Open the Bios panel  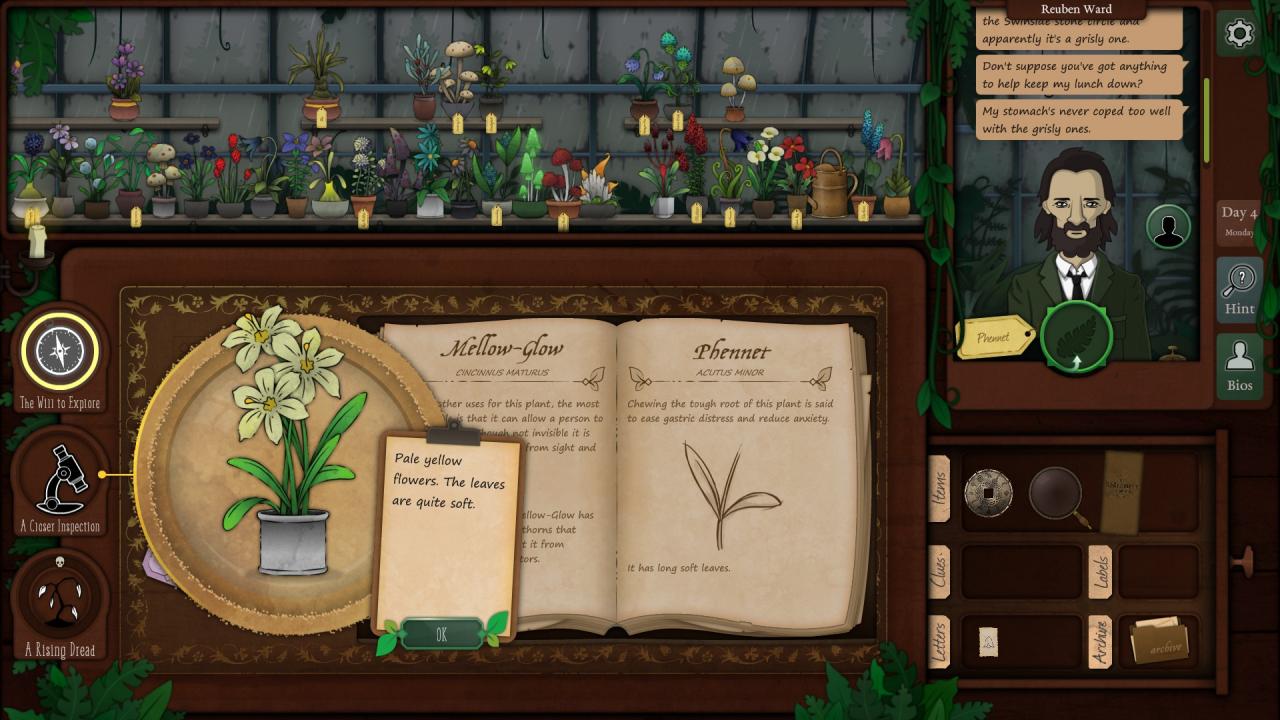(1239, 366)
